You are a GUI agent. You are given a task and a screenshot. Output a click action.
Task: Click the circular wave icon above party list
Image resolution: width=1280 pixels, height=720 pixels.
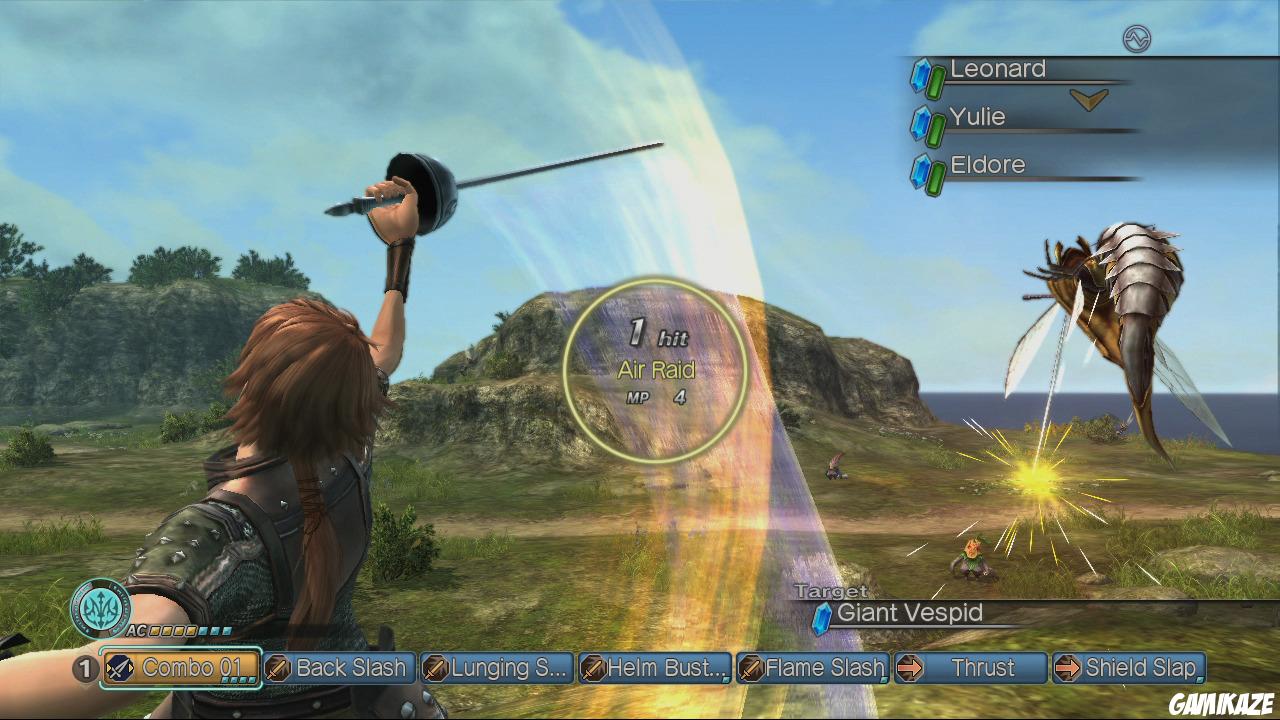(x=1137, y=39)
